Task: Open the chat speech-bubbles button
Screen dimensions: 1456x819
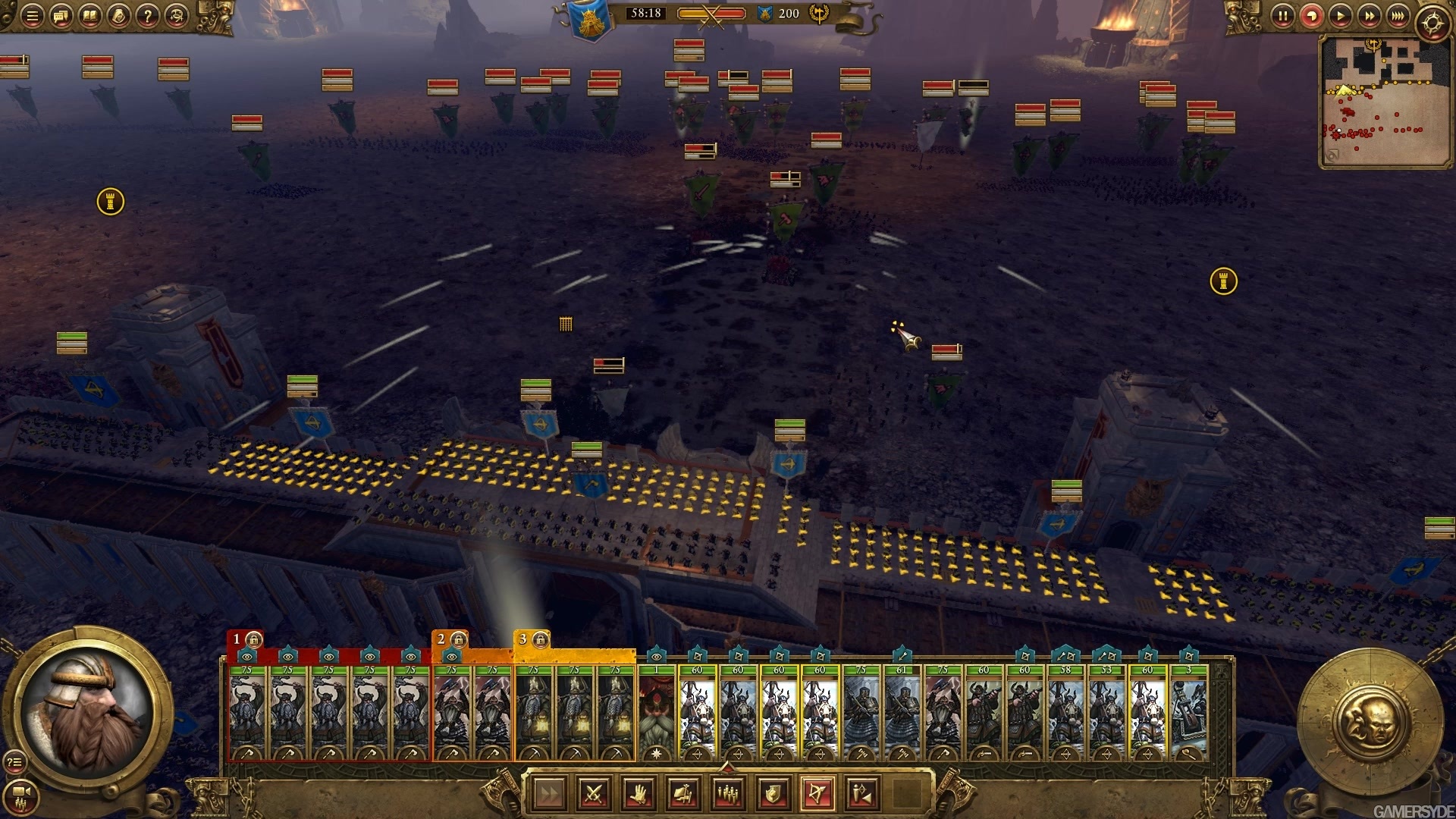Action: pos(61,16)
